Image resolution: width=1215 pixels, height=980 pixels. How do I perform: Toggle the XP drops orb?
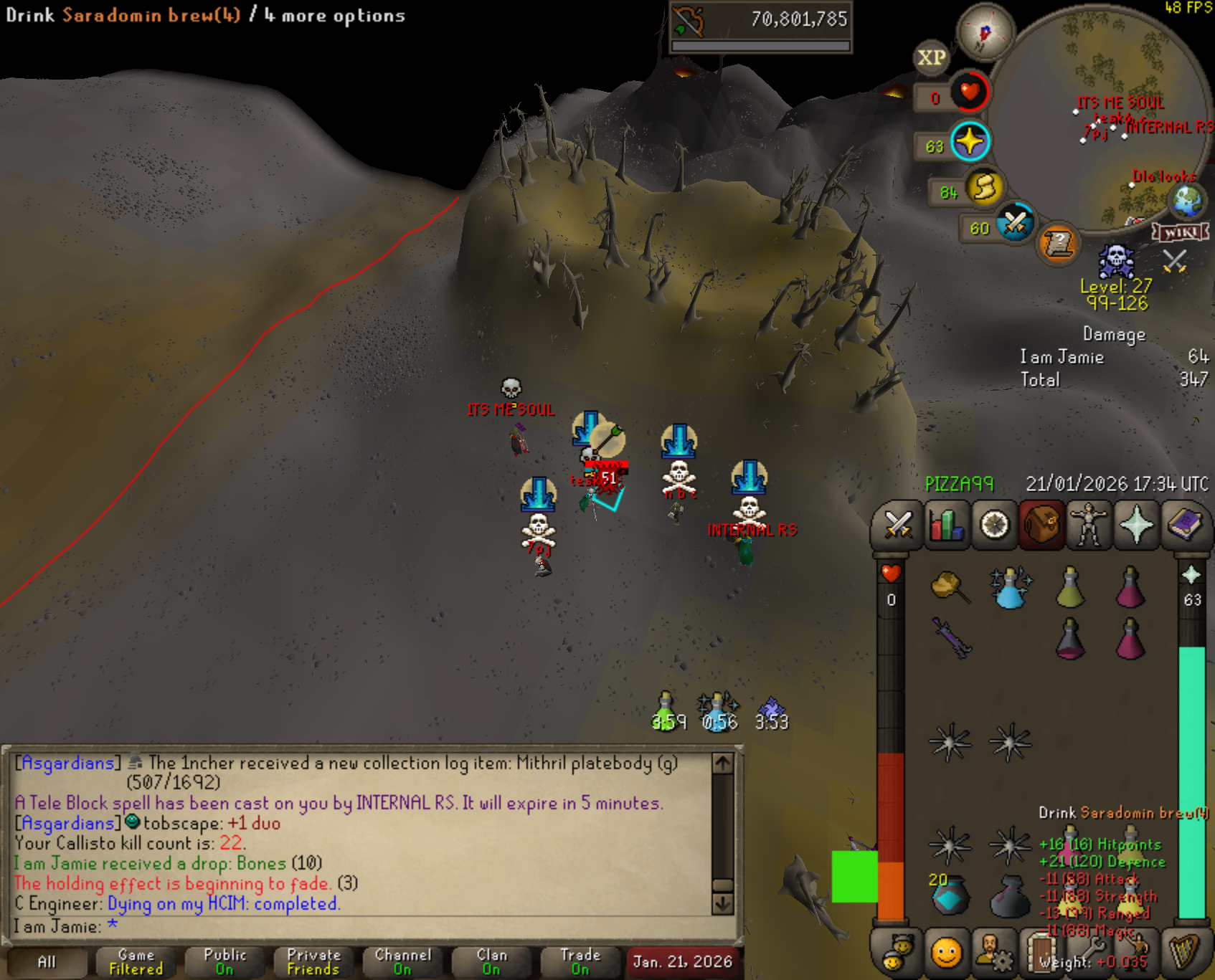(932, 57)
